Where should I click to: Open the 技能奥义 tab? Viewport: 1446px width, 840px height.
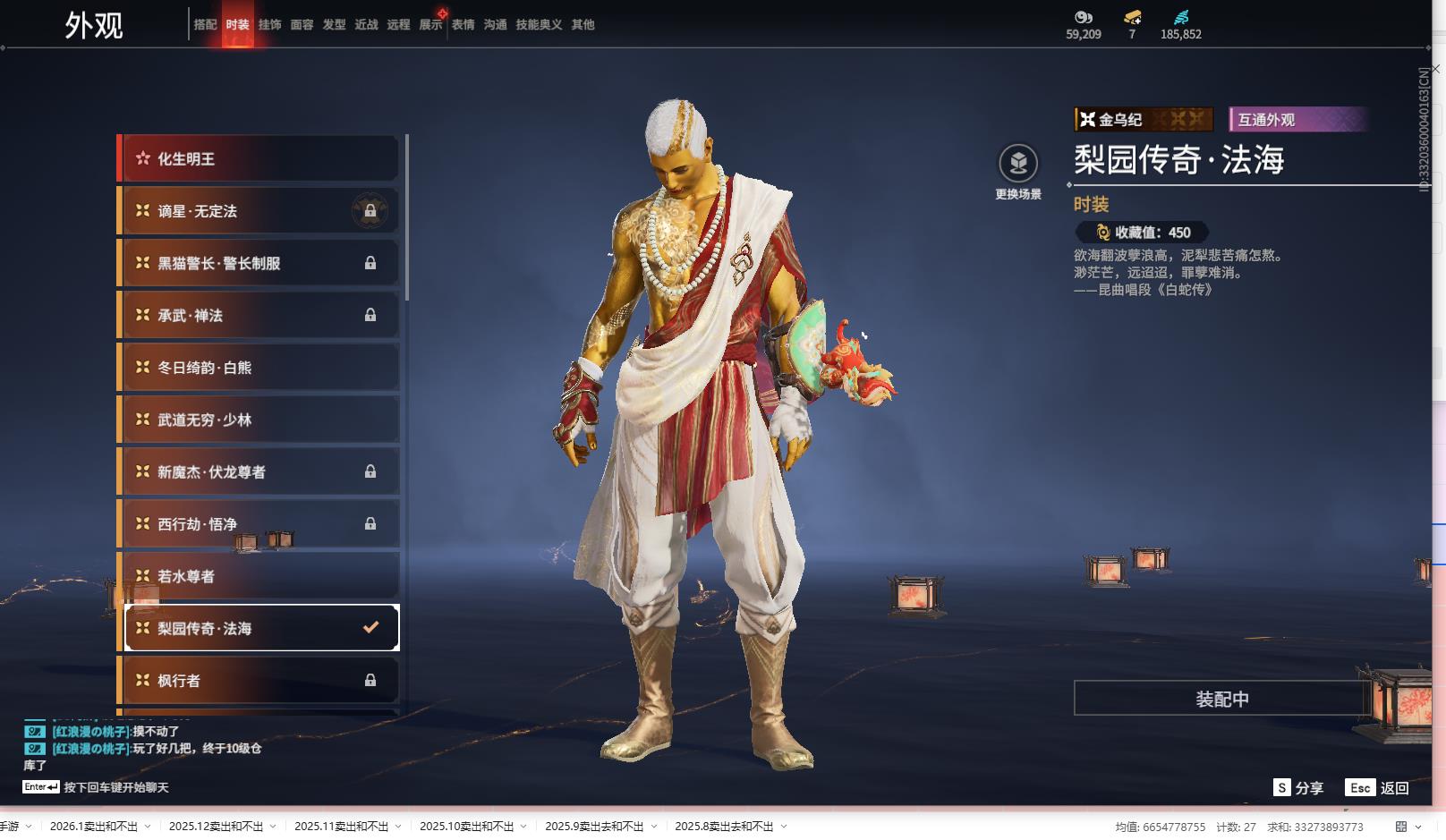(539, 24)
